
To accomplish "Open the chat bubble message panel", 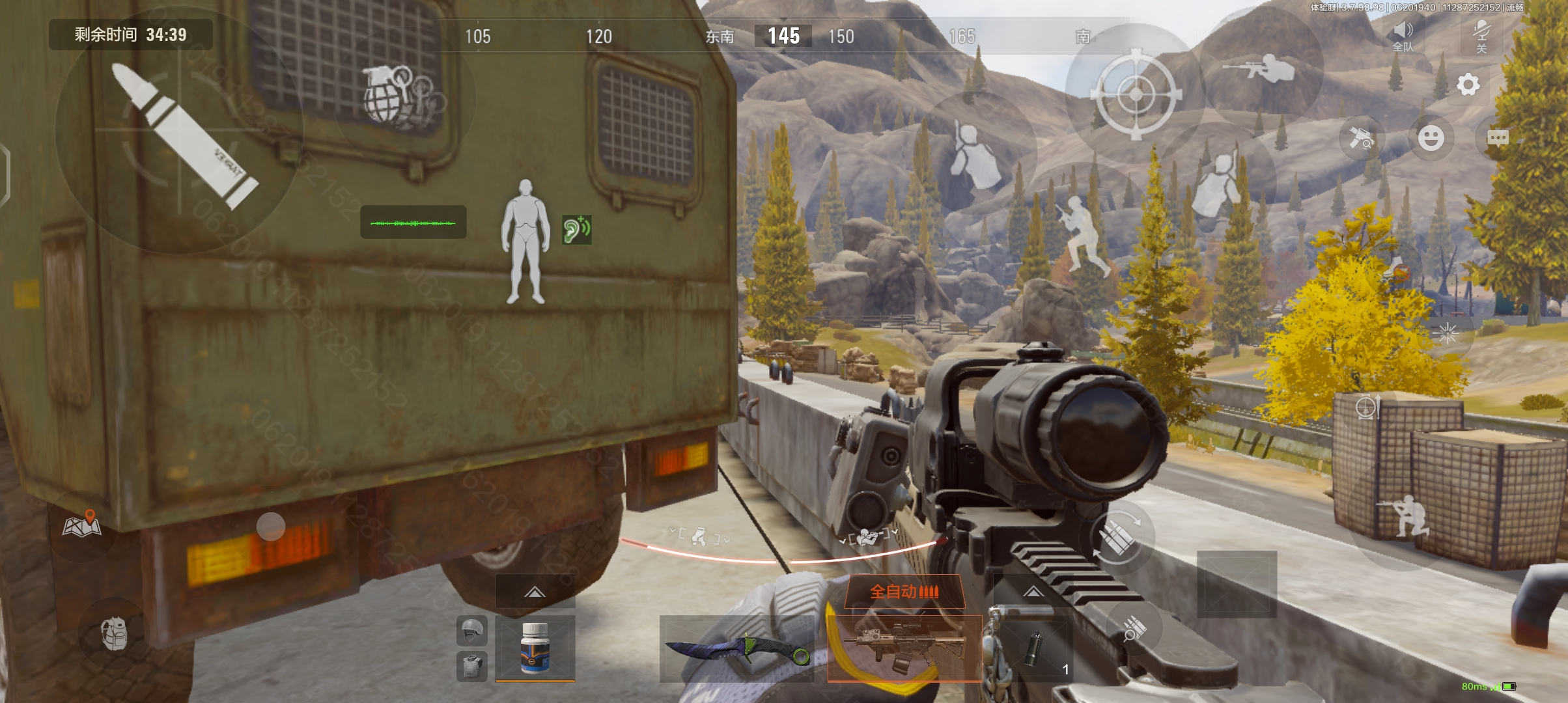I will click(x=1498, y=138).
